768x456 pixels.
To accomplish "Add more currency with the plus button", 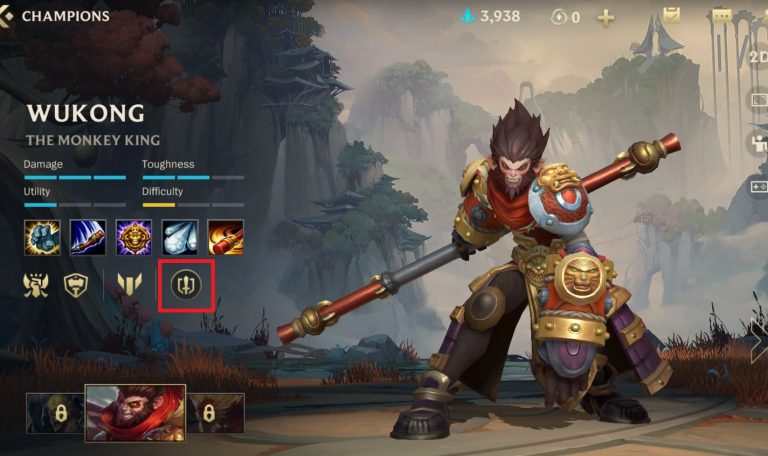I will click(x=606, y=17).
